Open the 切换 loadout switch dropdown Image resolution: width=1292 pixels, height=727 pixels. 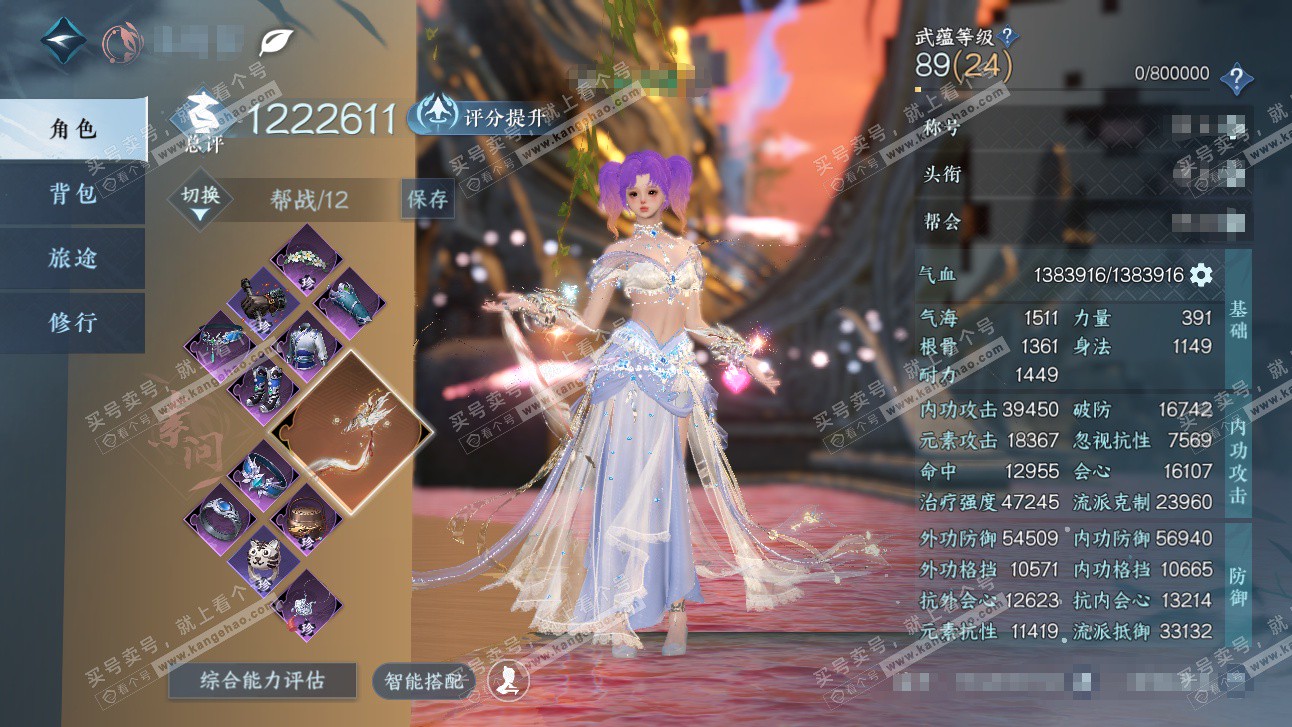(200, 200)
